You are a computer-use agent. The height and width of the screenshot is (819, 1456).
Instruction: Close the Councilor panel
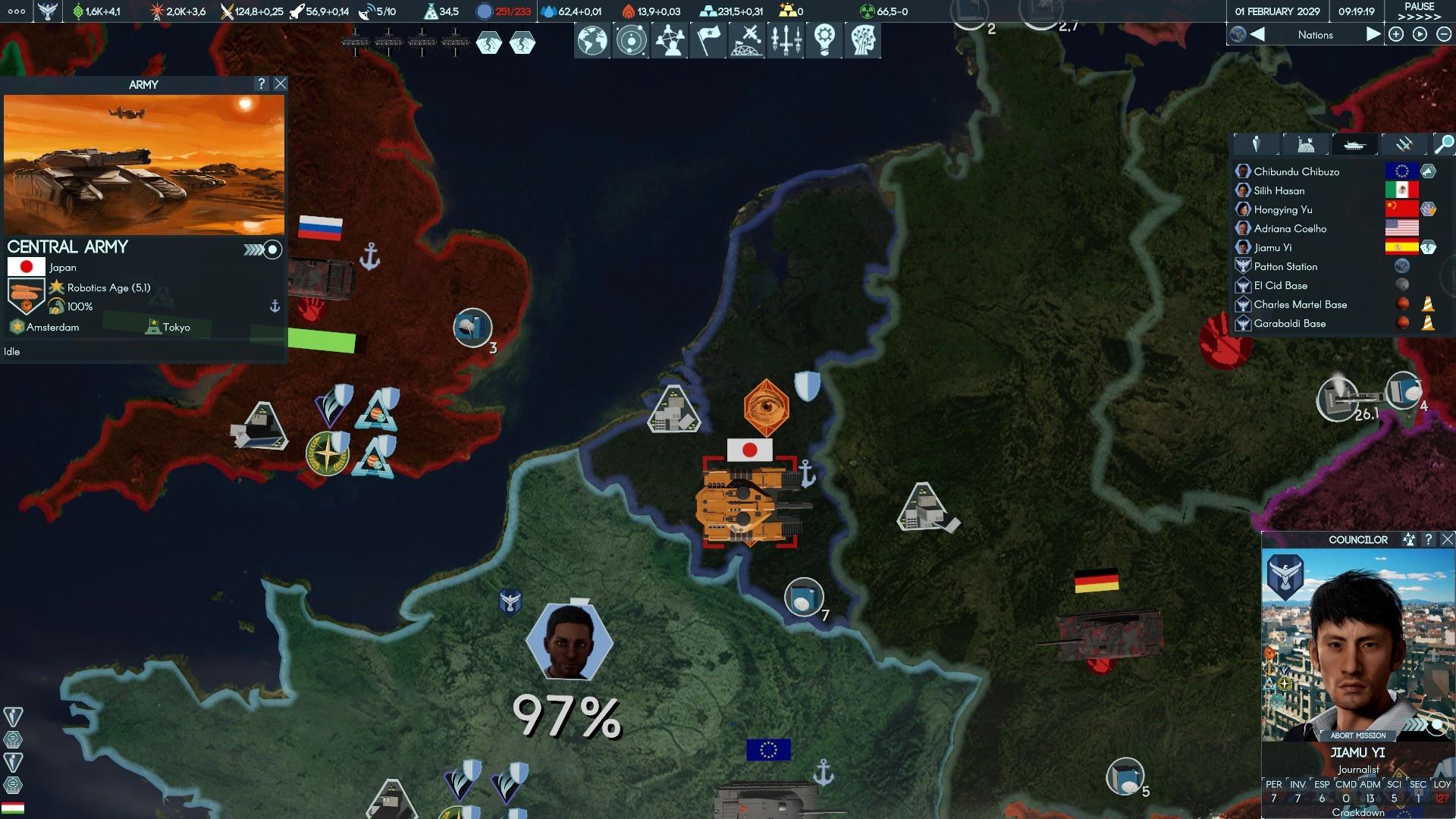click(1447, 539)
